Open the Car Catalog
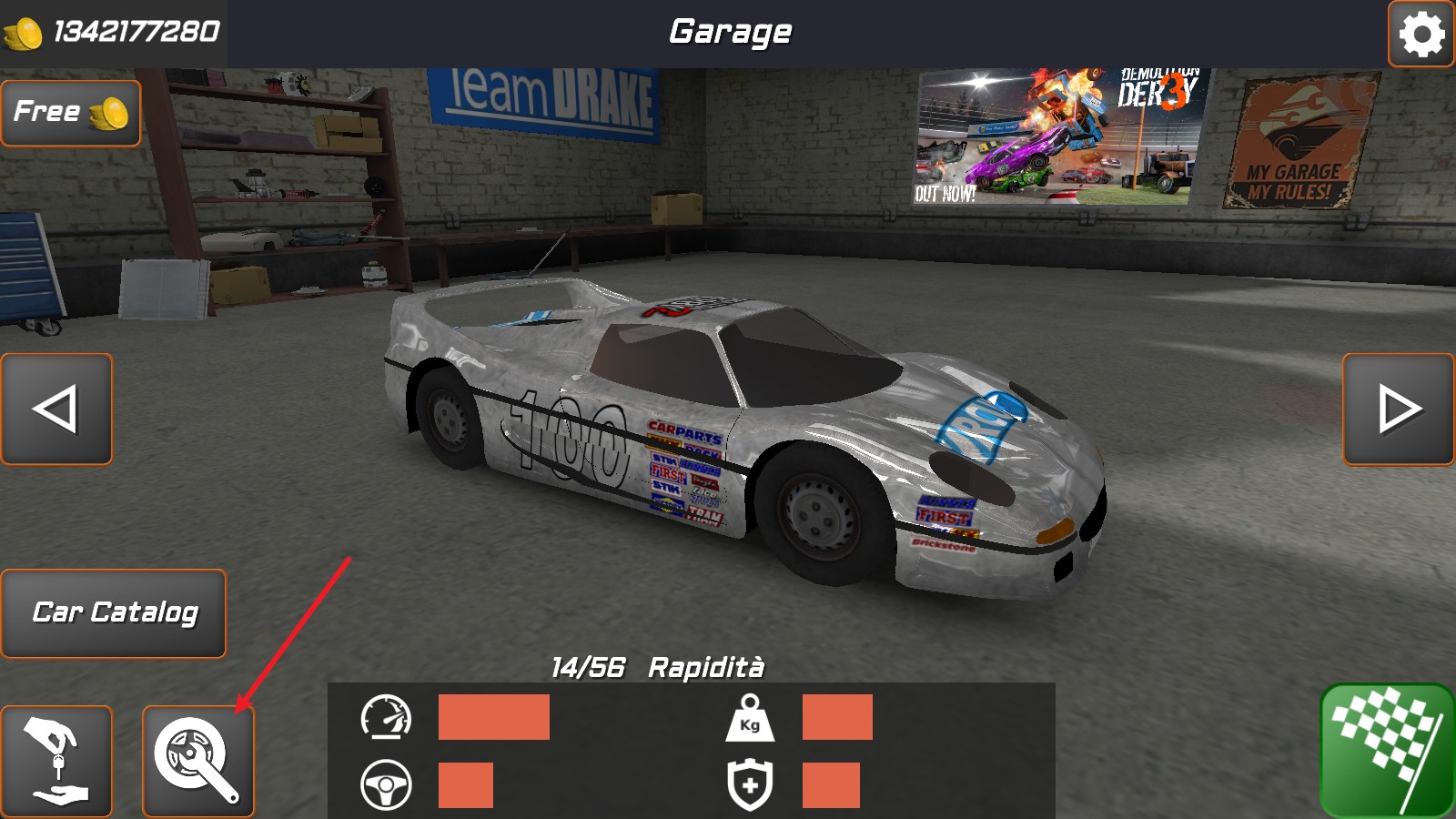The width and height of the screenshot is (1456, 819). [x=115, y=612]
